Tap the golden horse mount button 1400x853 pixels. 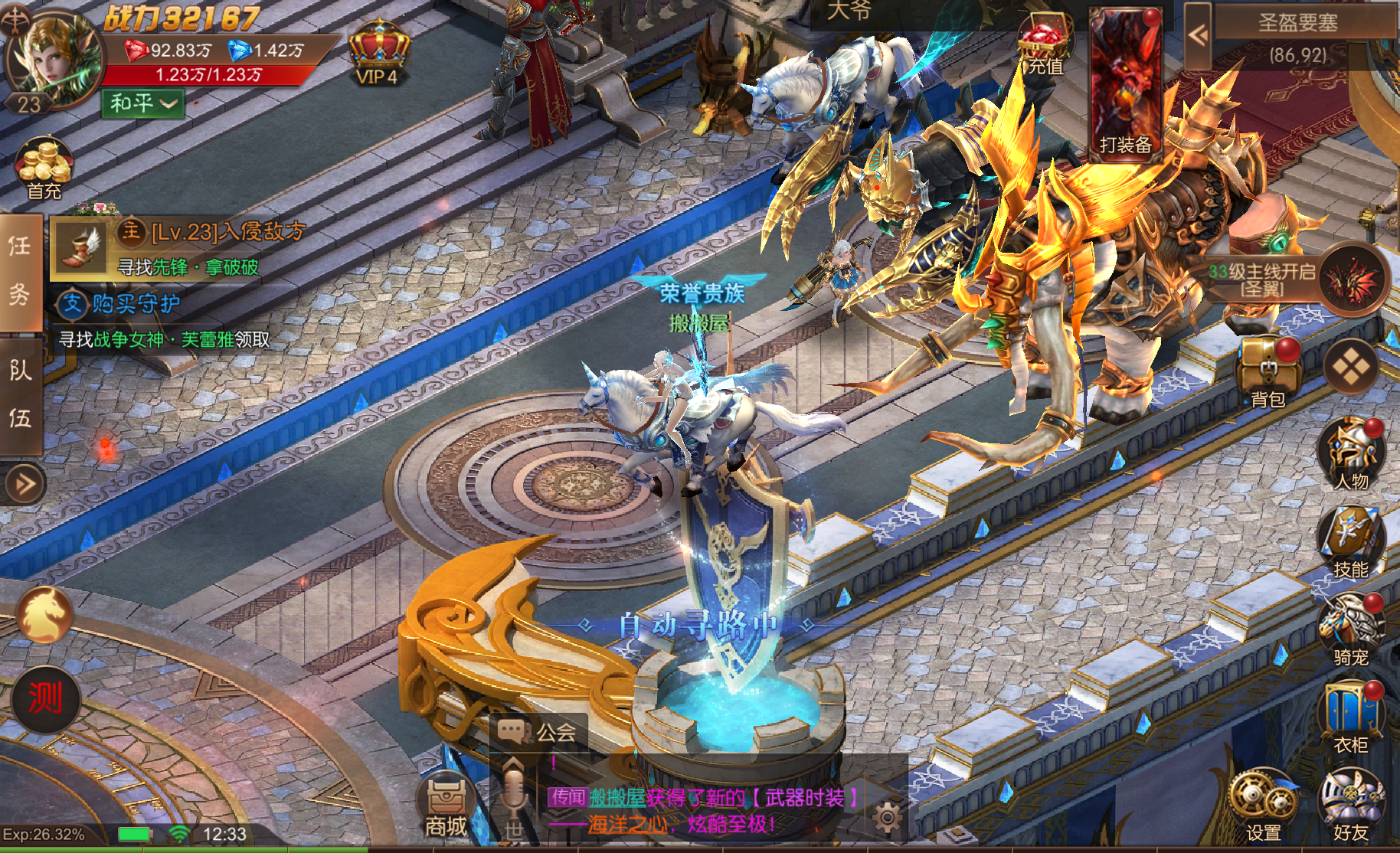click(44, 614)
